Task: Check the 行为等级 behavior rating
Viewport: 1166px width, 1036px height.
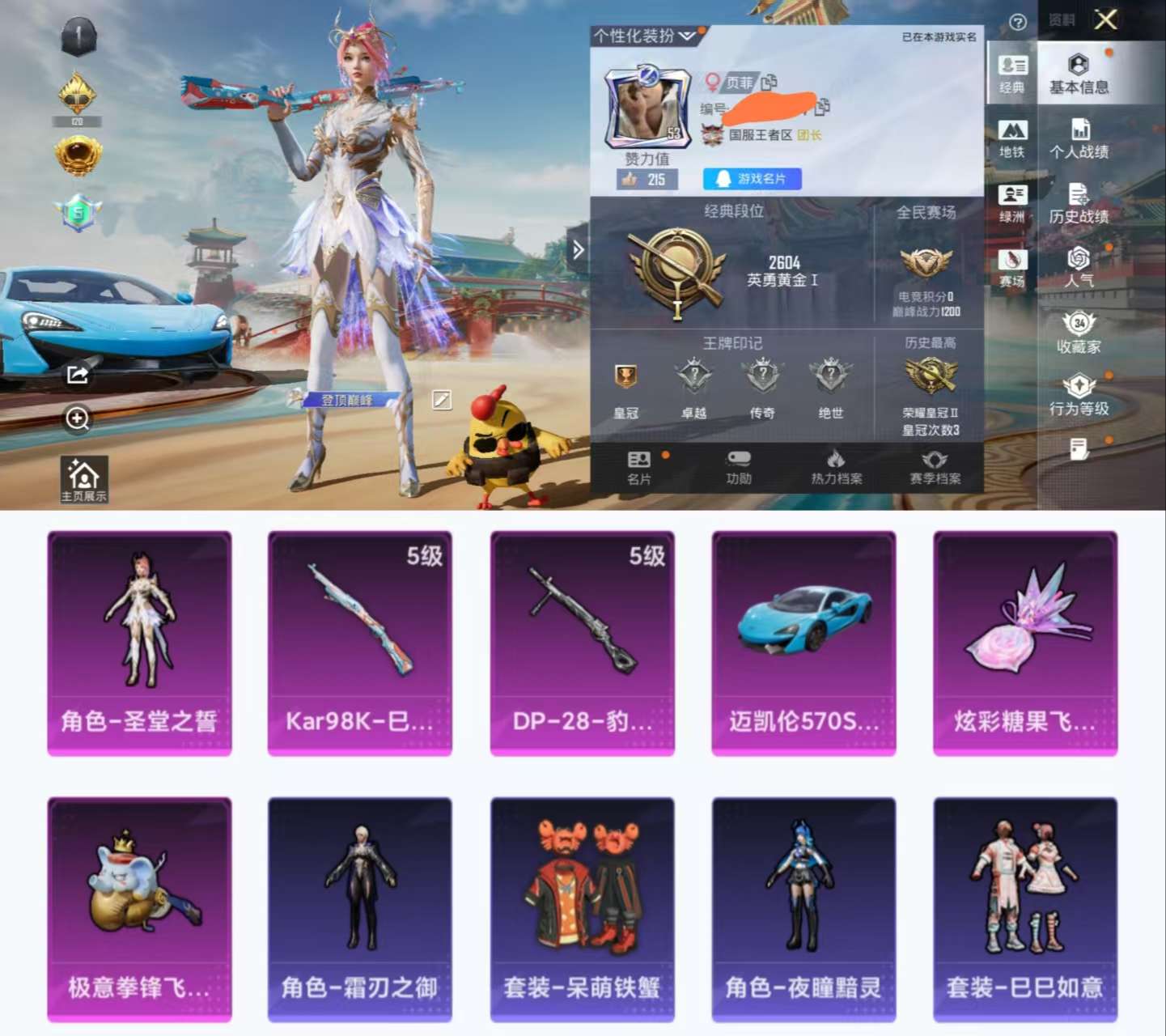Action: click(x=1079, y=397)
